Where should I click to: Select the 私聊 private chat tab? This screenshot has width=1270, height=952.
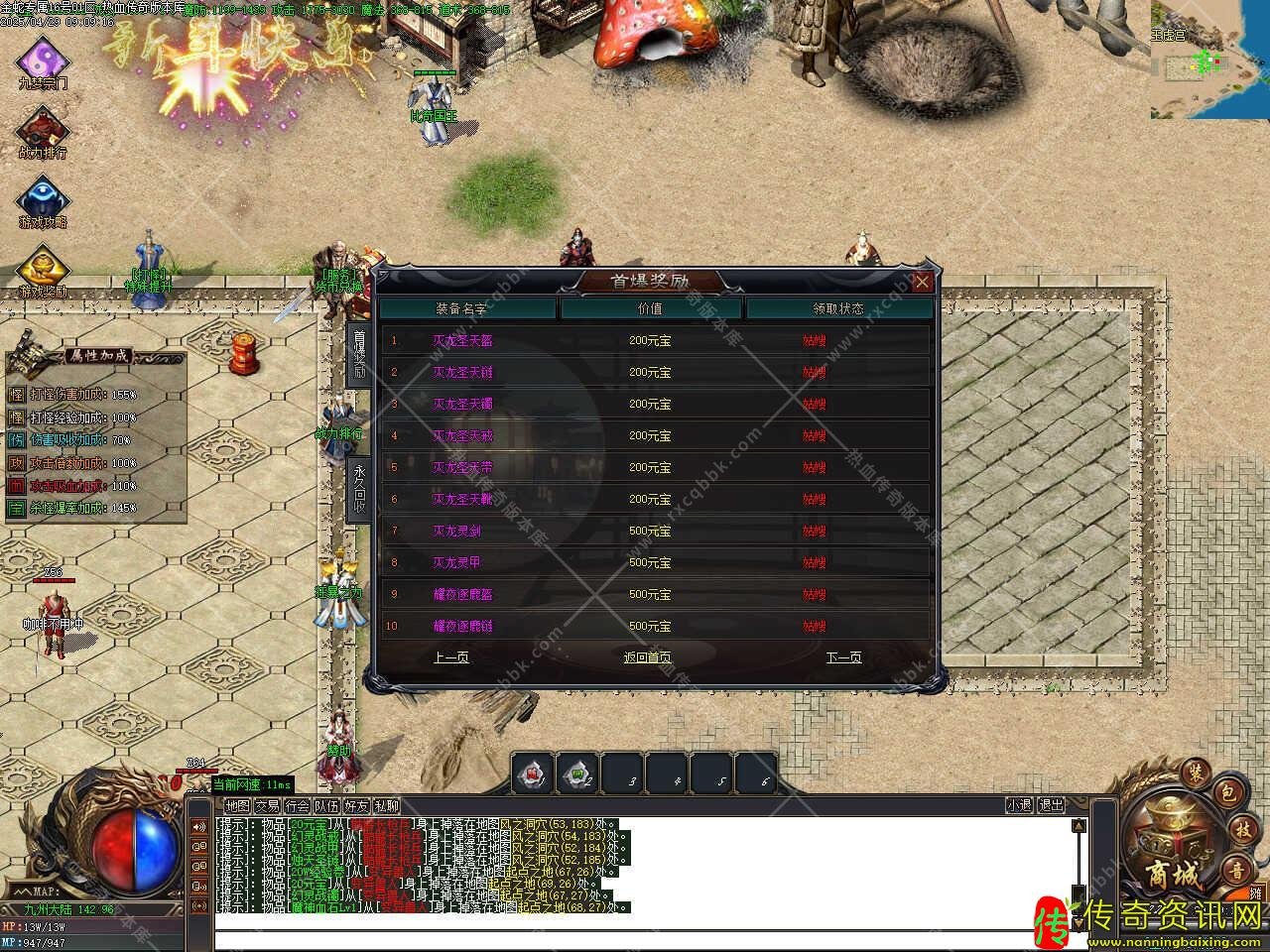(x=386, y=806)
